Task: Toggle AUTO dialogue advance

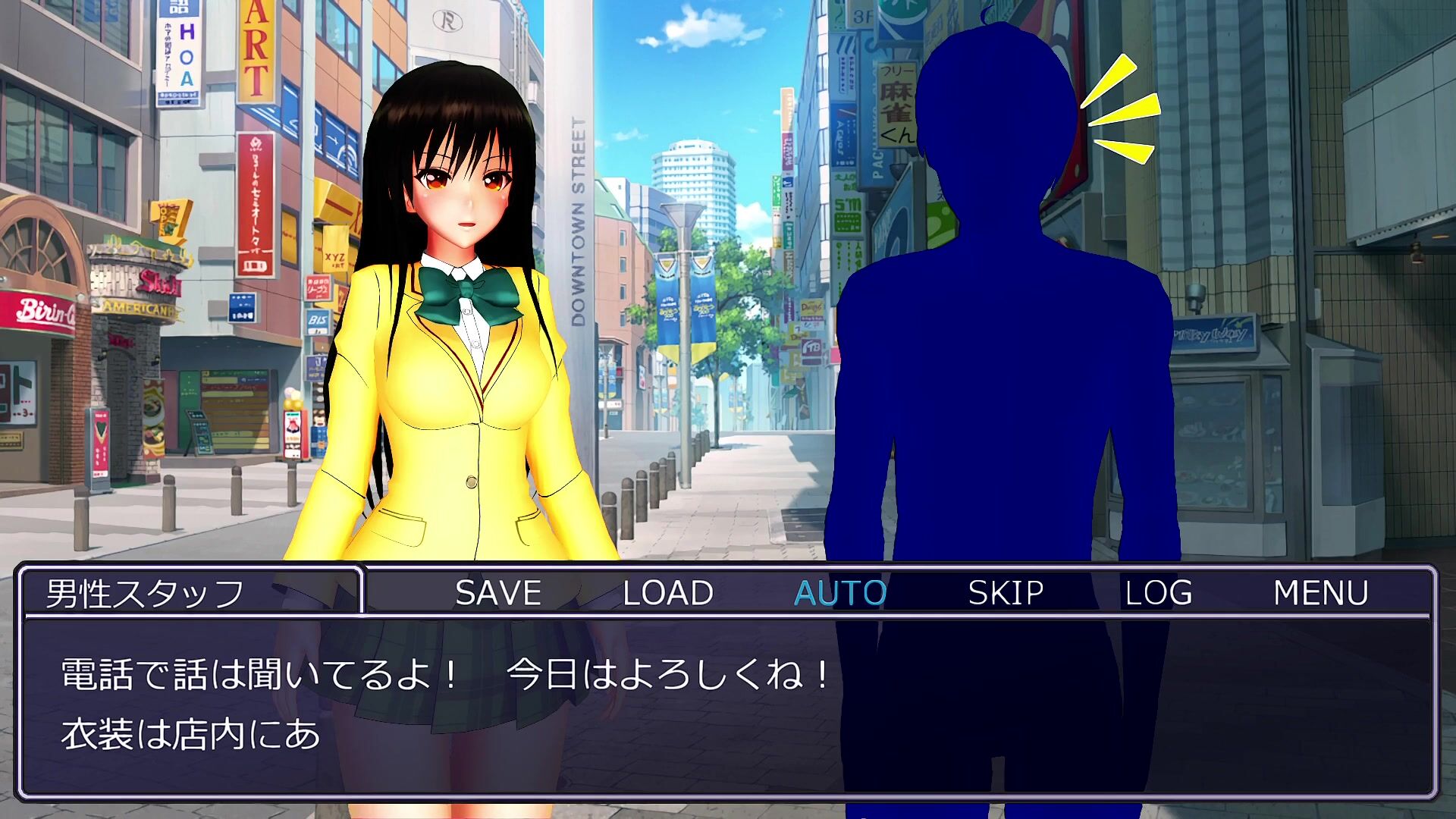Action: tap(840, 593)
